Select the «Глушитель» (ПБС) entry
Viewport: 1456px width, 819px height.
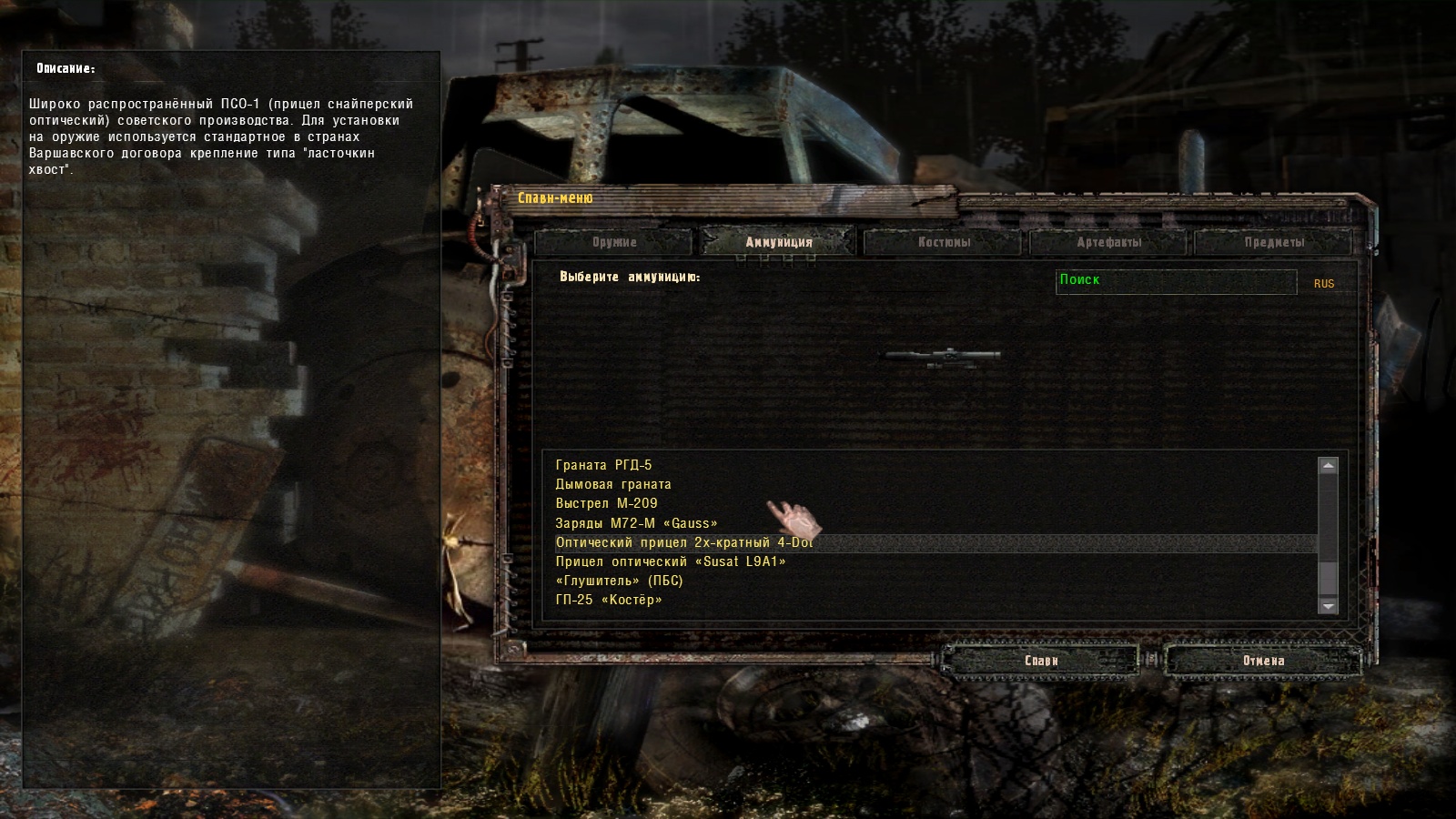click(619, 581)
